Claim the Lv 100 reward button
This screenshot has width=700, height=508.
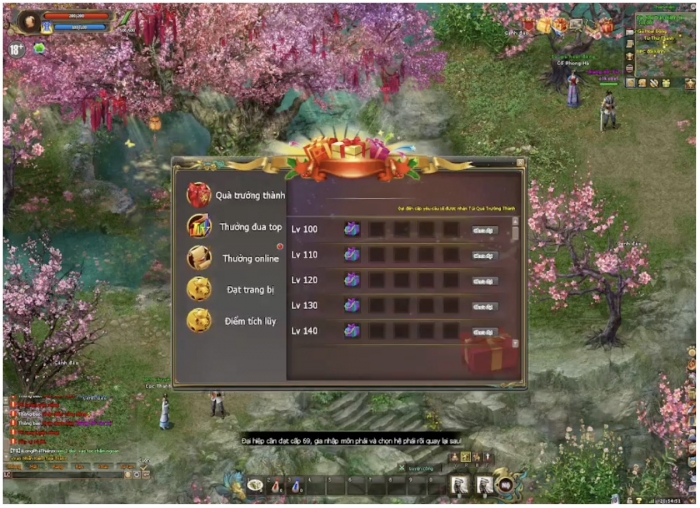coord(484,230)
